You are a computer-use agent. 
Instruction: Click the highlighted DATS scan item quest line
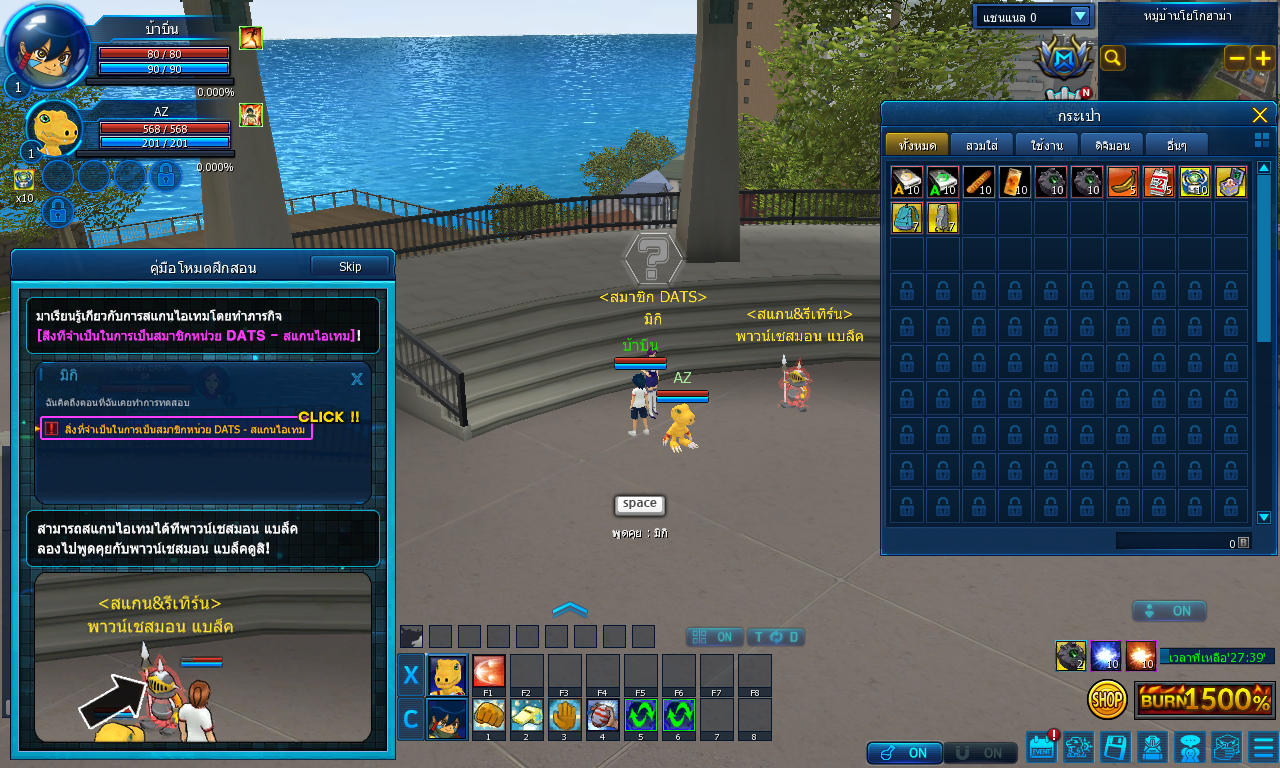pos(176,429)
